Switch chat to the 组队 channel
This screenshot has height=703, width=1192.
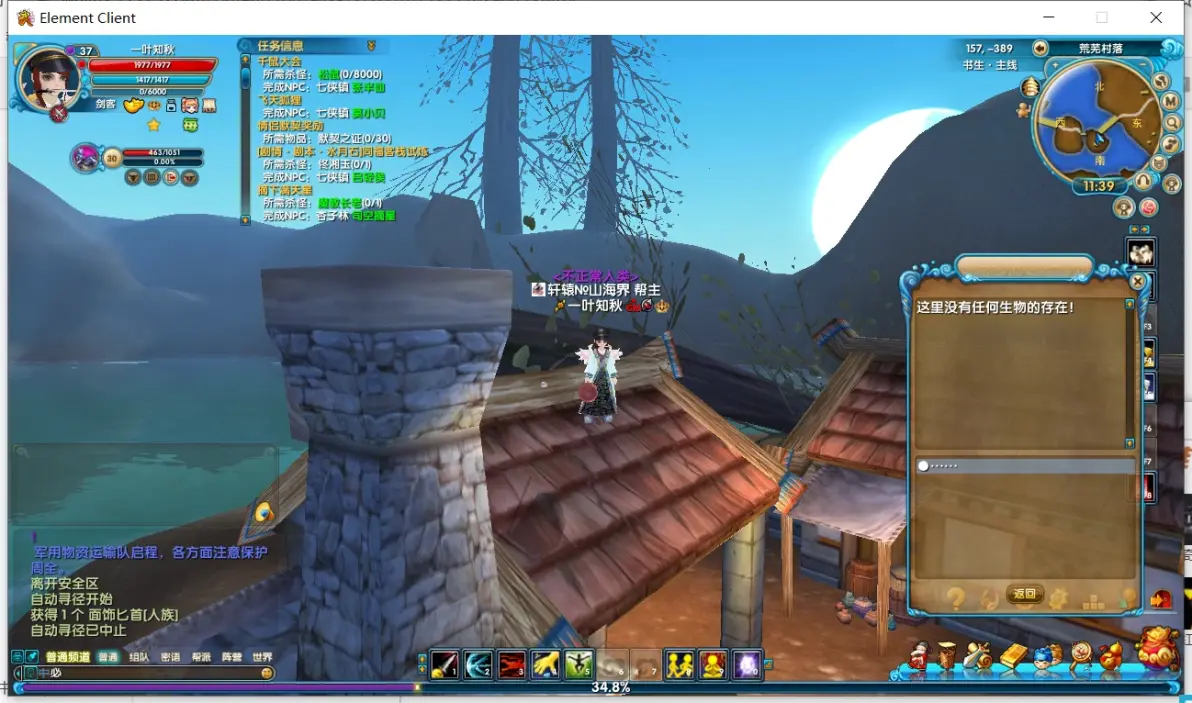pos(139,657)
